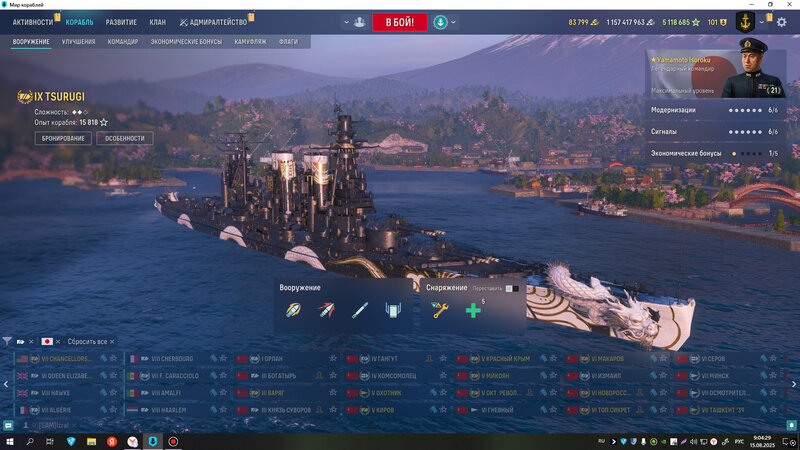Go to the Клан section

(x=157, y=22)
